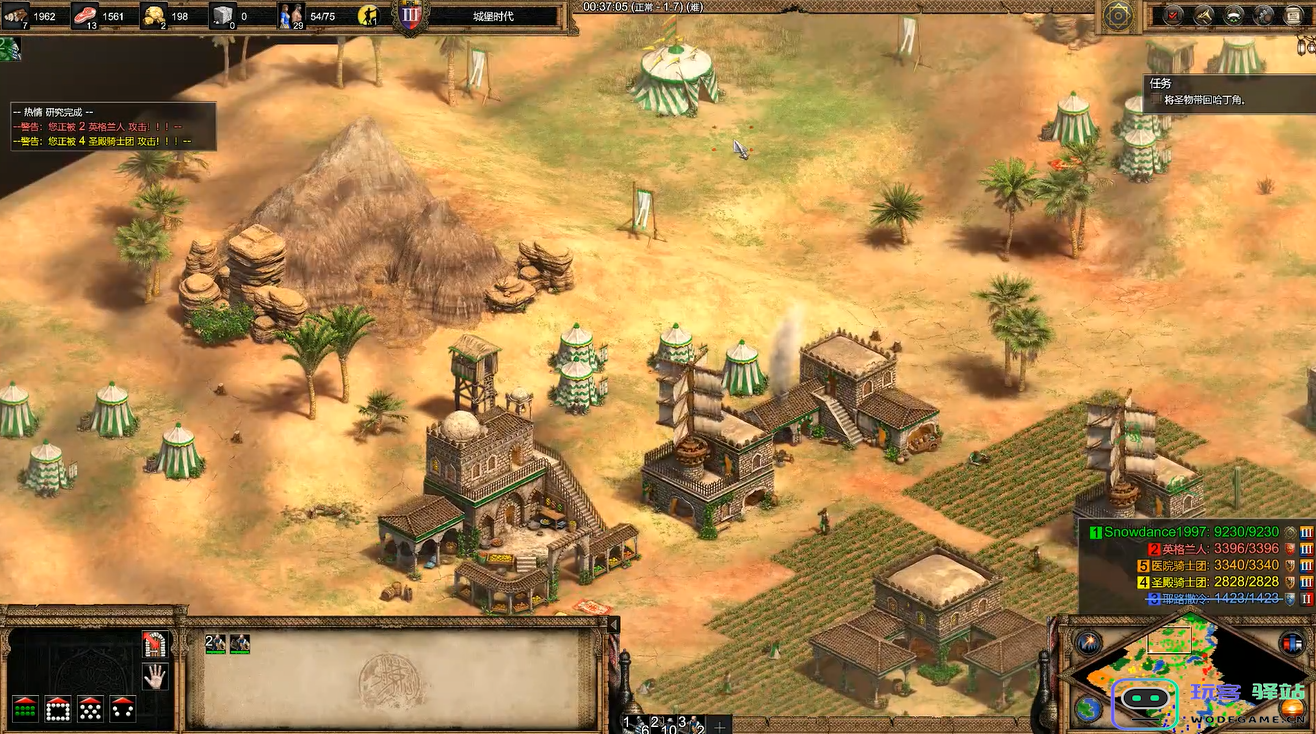Select the first unit portrait in selection panel
This screenshot has height=734, width=1316.
pos(216,644)
